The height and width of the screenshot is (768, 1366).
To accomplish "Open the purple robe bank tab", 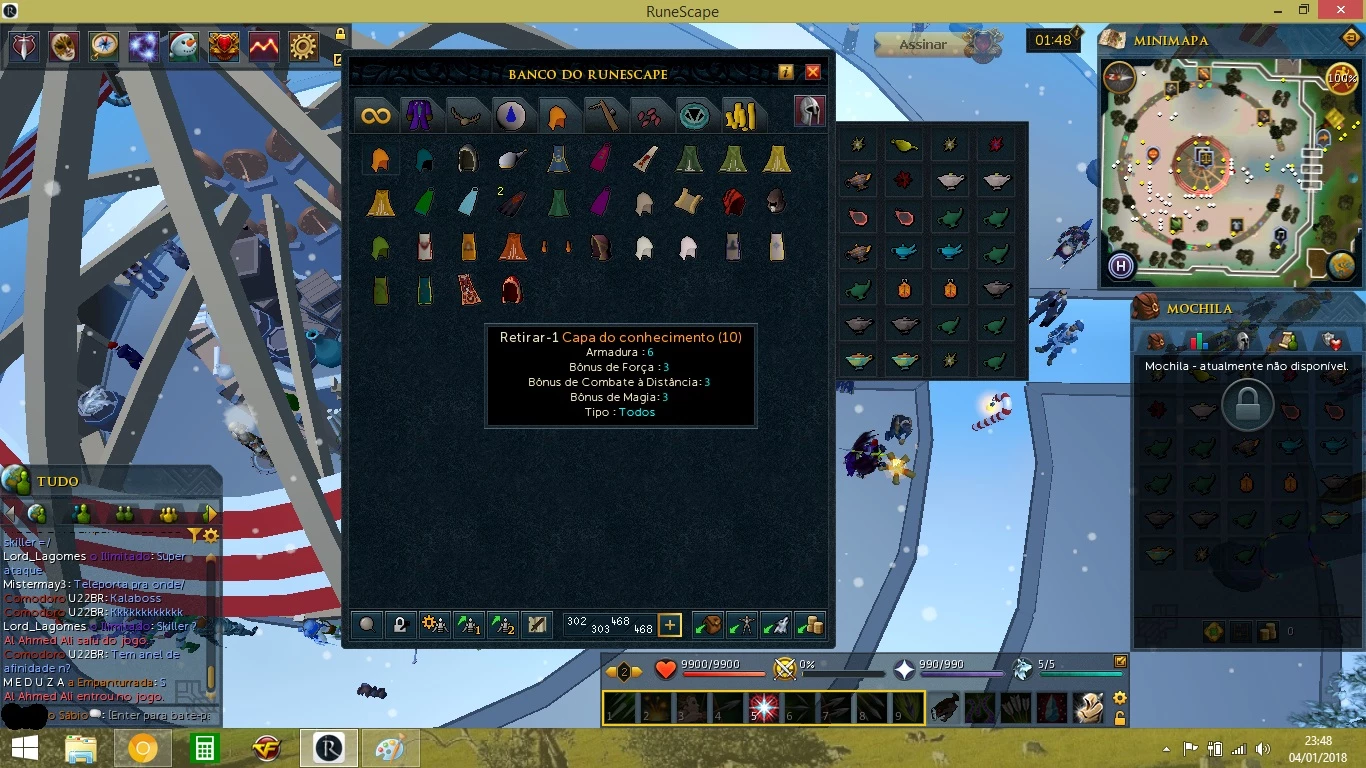I will (x=417, y=116).
